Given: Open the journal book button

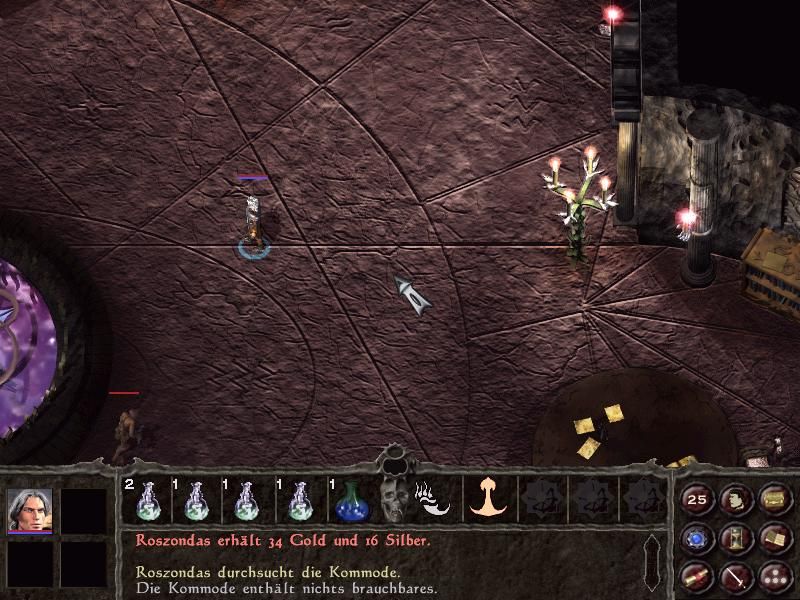Looking at the screenshot, I should [773, 539].
